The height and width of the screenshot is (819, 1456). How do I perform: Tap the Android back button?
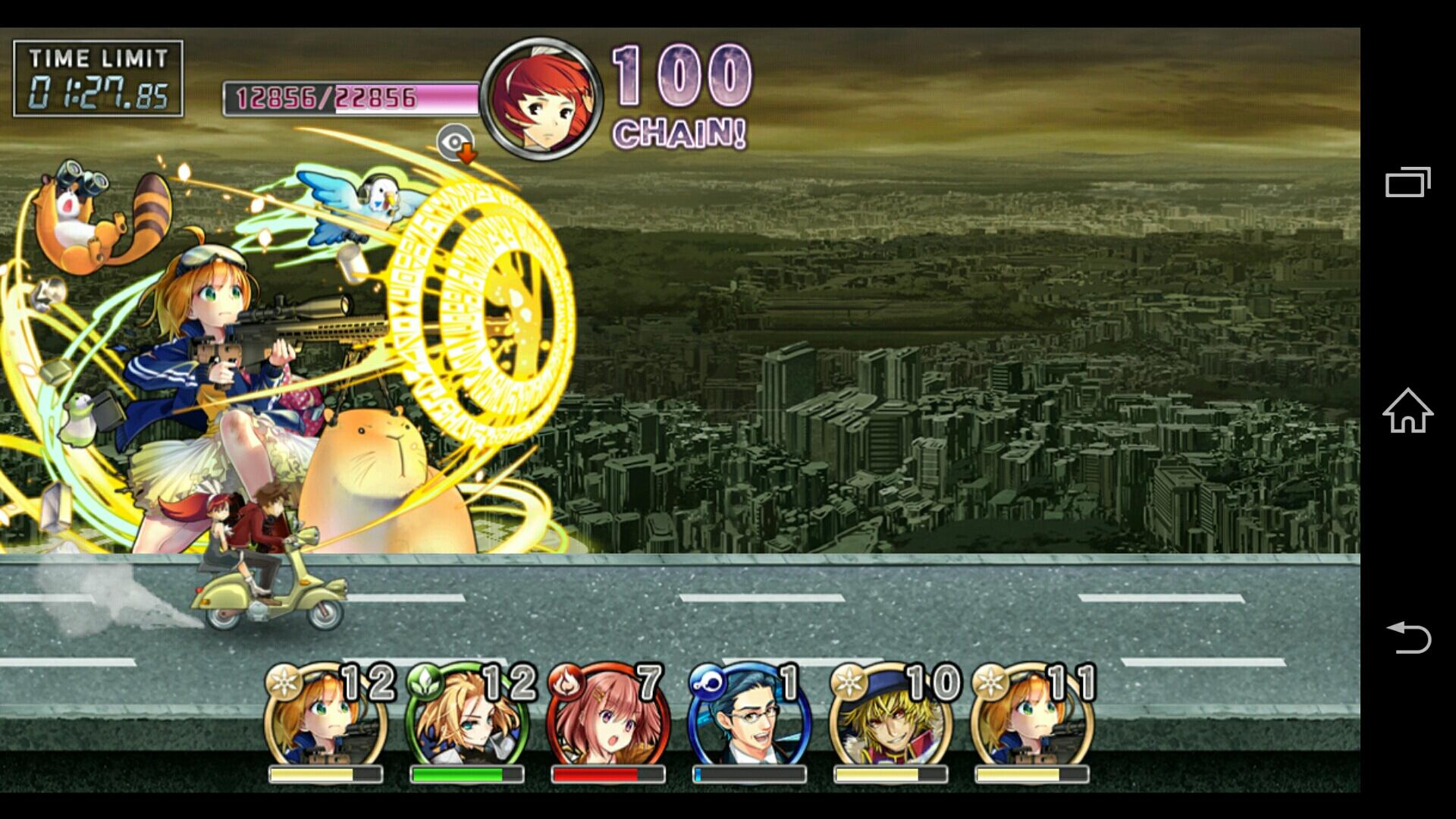point(1407,637)
